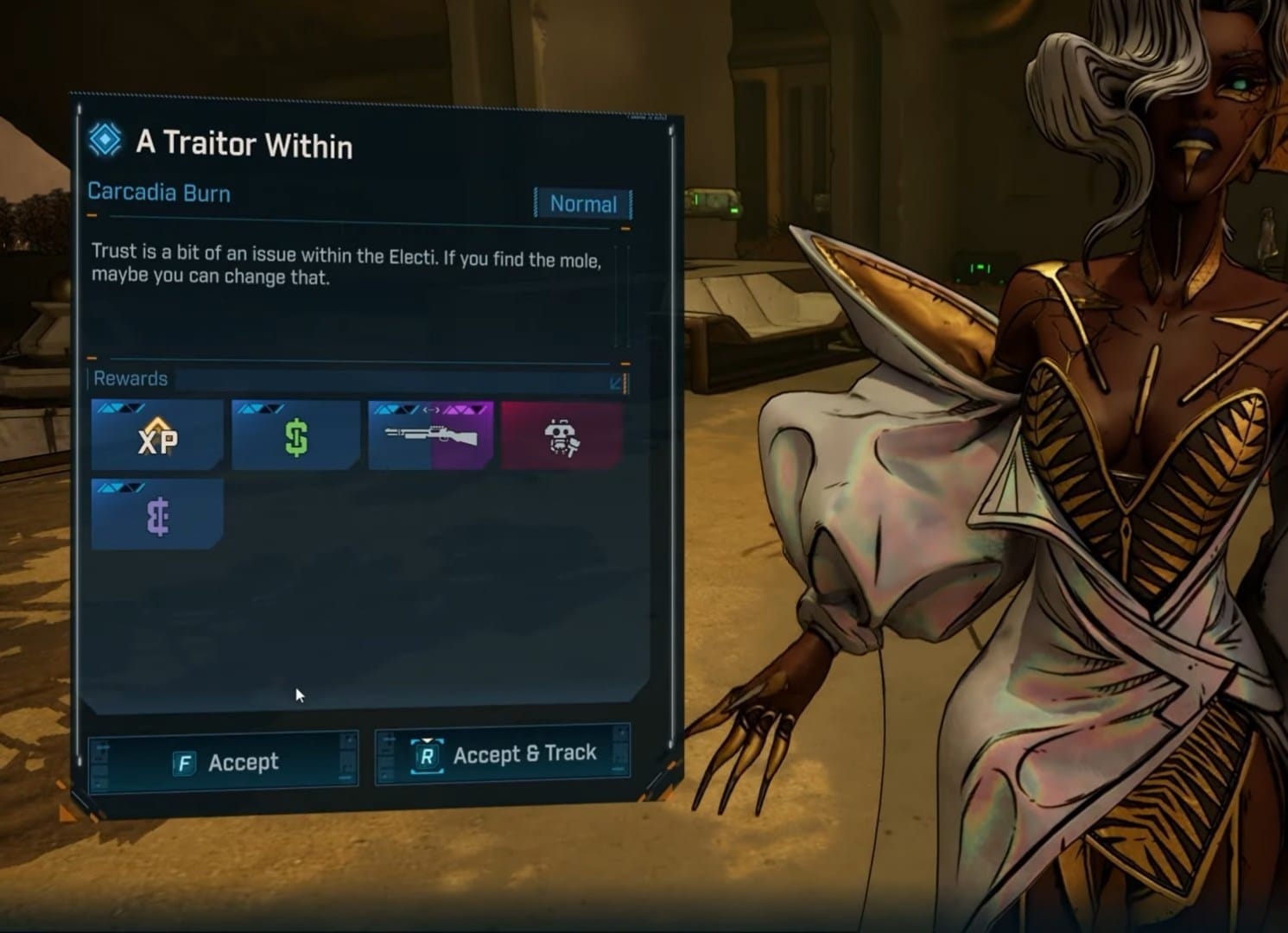
Task: Select the purple currency reward tile
Action: 157,516
